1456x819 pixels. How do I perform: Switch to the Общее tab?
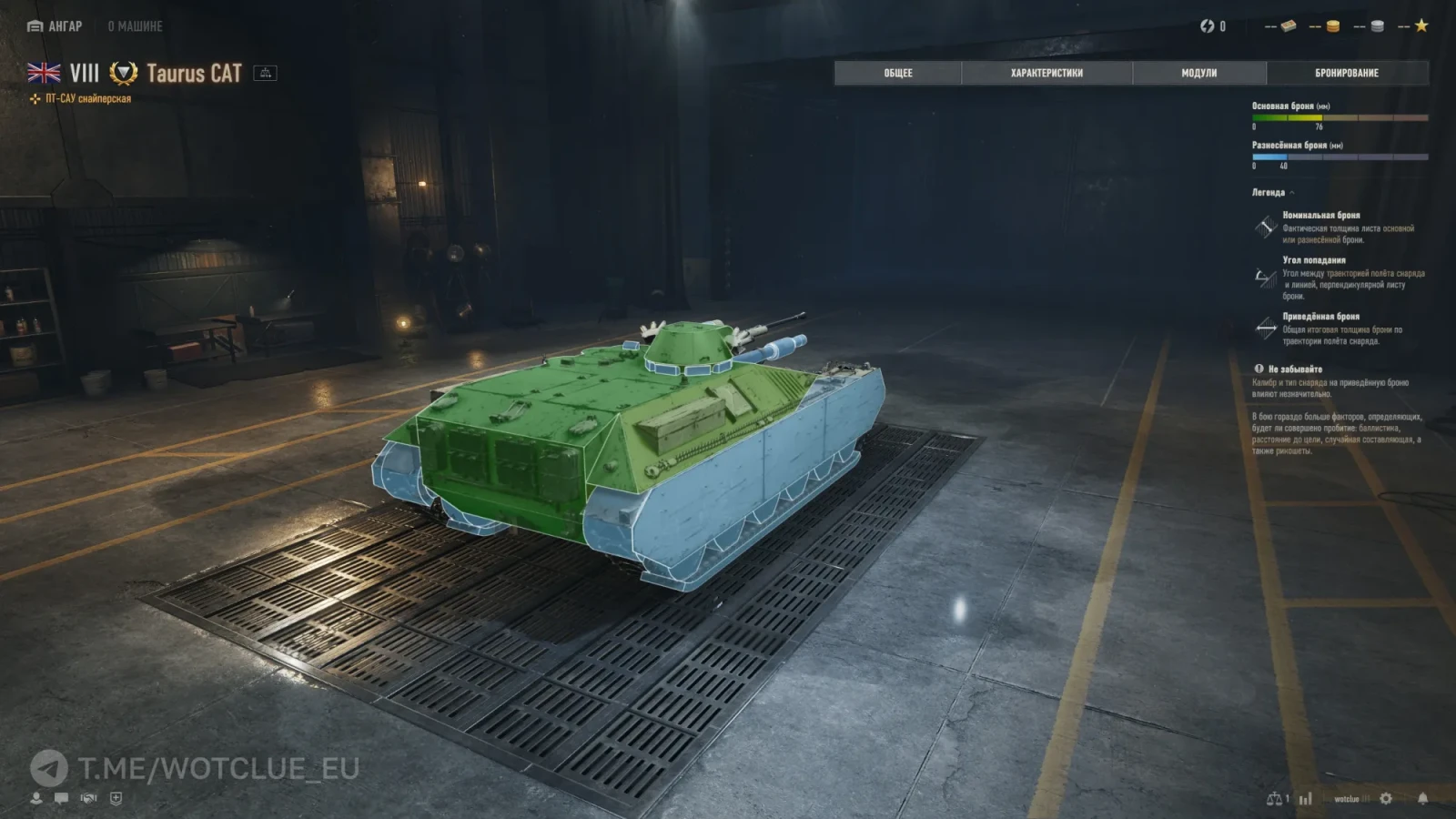click(x=897, y=73)
